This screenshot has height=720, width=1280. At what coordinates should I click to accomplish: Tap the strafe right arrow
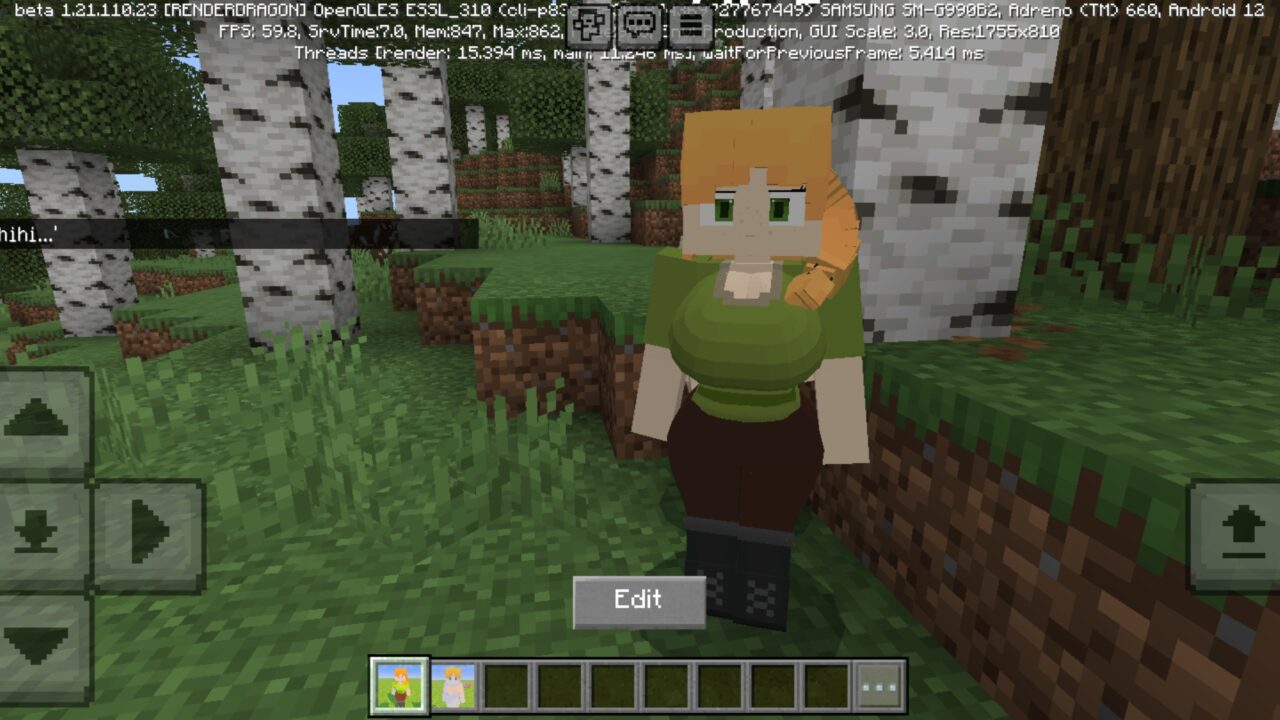click(150, 530)
